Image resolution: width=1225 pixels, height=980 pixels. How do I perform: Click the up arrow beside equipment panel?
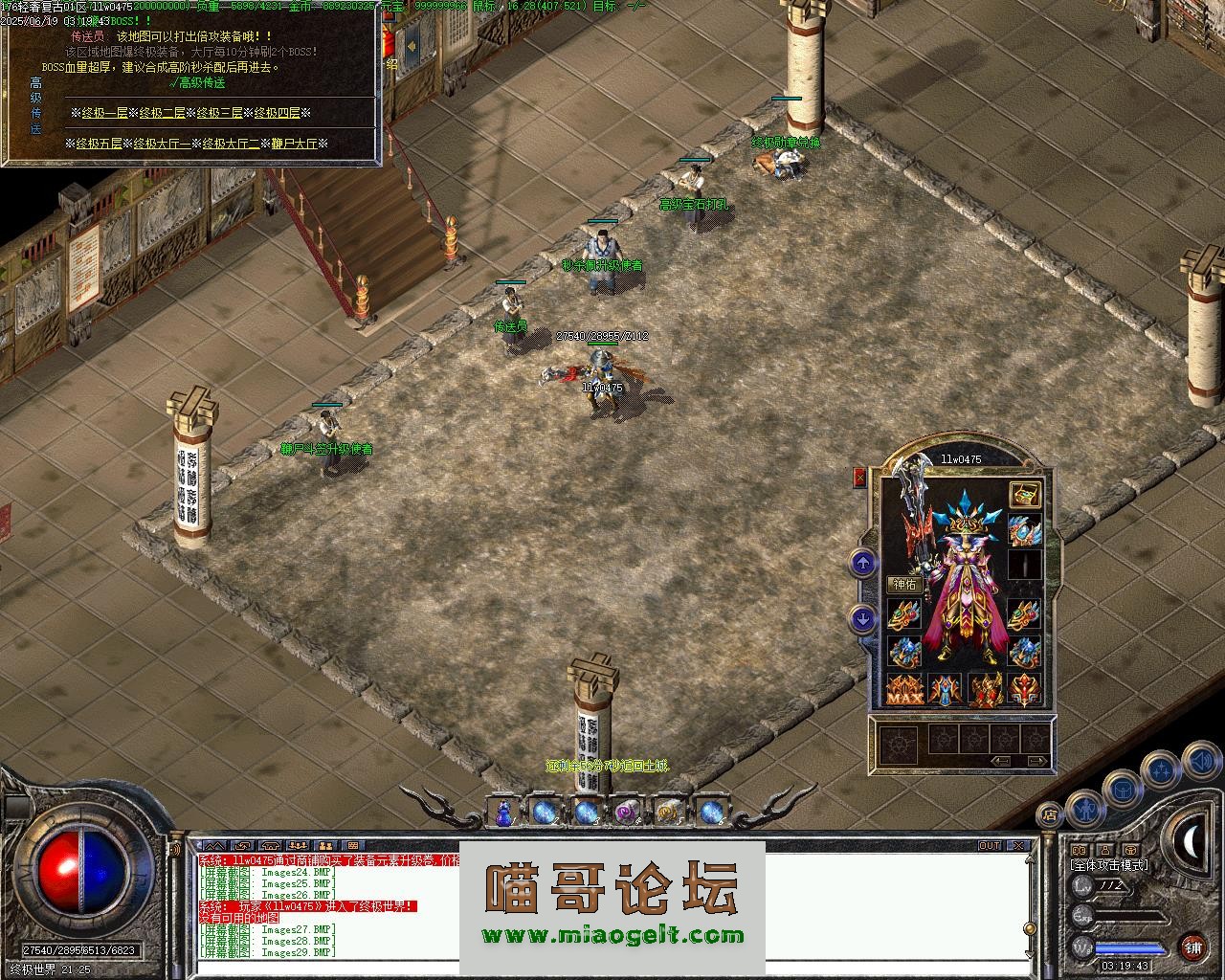[x=863, y=564]
